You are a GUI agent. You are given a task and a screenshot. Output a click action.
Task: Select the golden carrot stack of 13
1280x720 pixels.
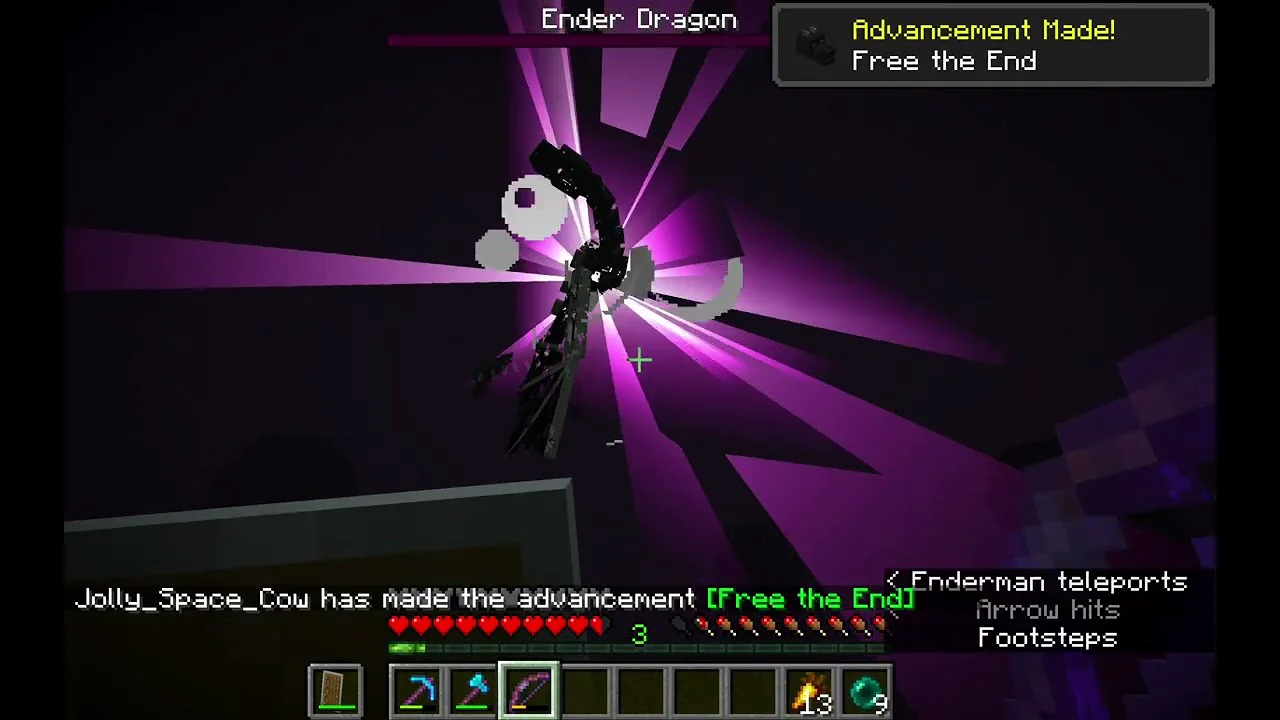pyautogui.click(x=809, y=691)
